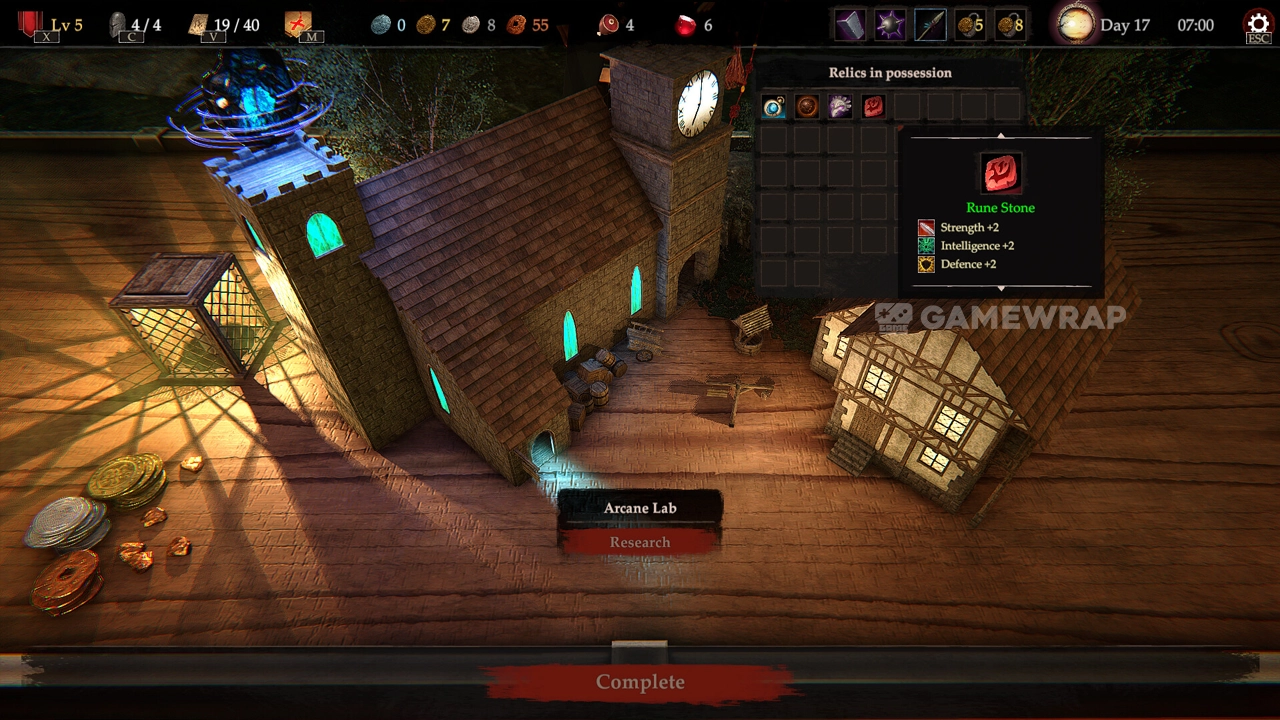Select the blue amulet relic
The image size is (1280, 720).
(x=773, y=106)
